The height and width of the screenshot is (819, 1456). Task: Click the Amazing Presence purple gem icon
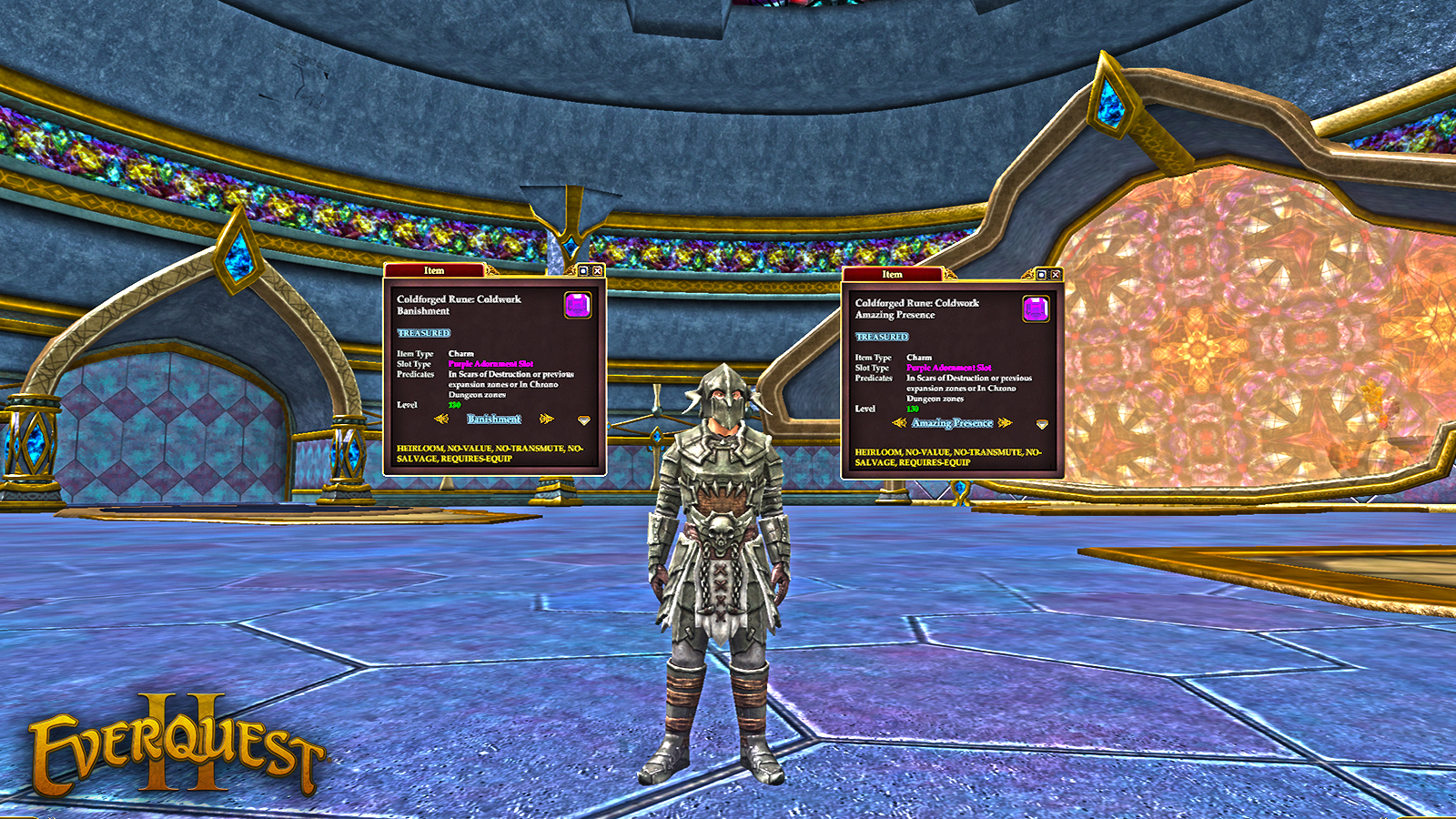[x=1036, y=308]
